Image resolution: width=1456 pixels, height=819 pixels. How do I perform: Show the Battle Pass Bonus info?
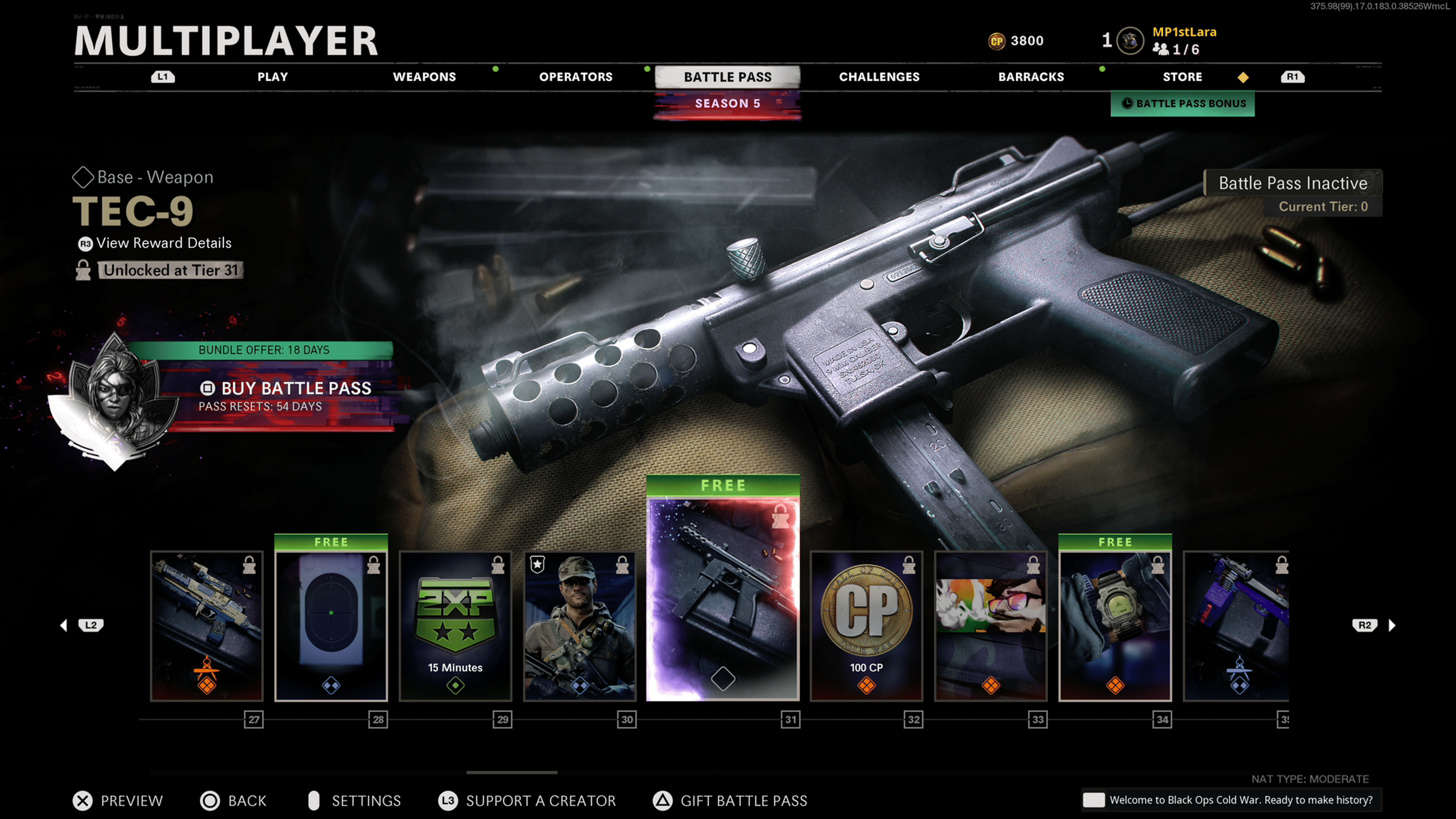[x=1183, y=104]
